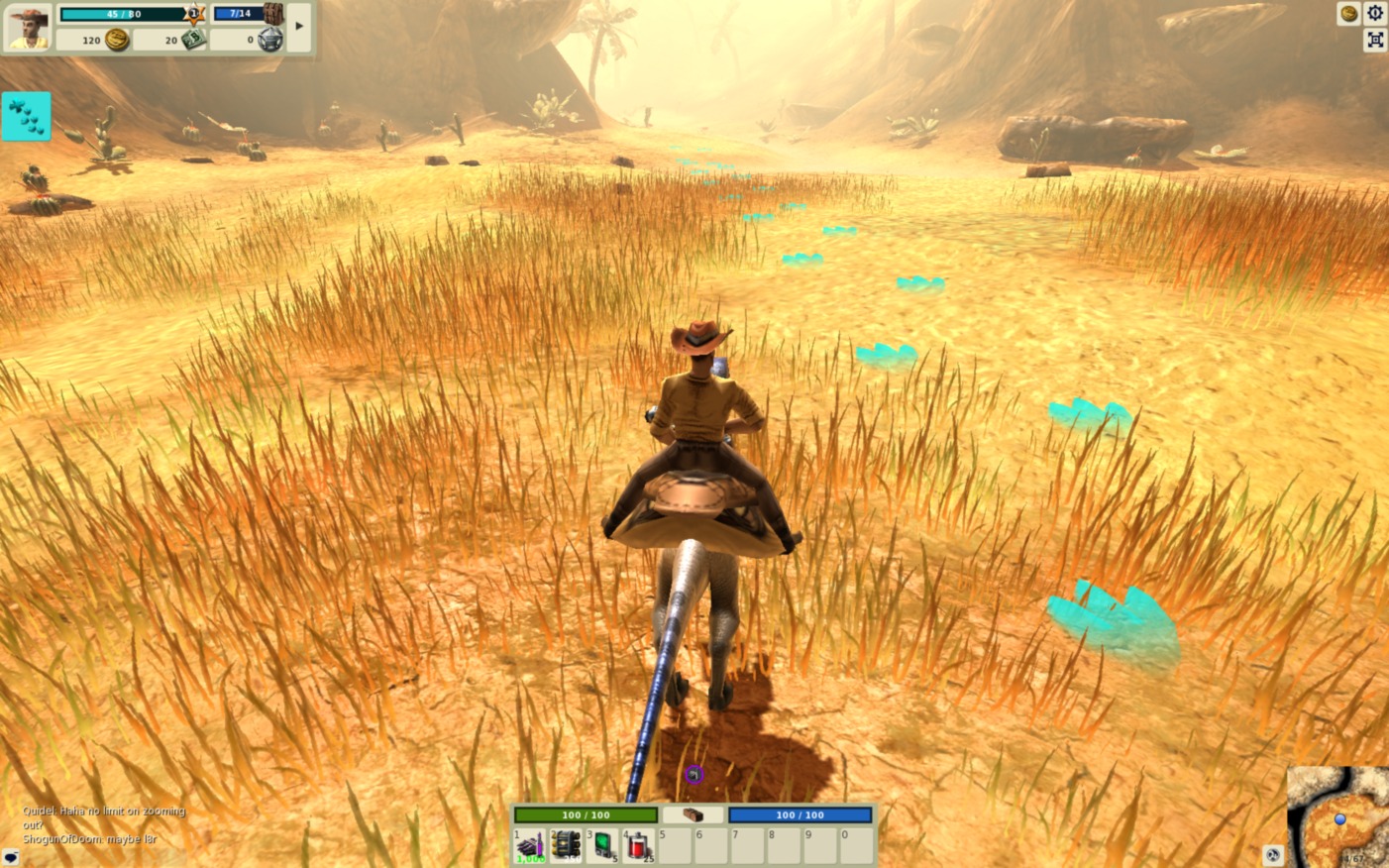Click the brown saddle mount icon
Viewport: 1389px width, 868px height.
pos(693,814)
